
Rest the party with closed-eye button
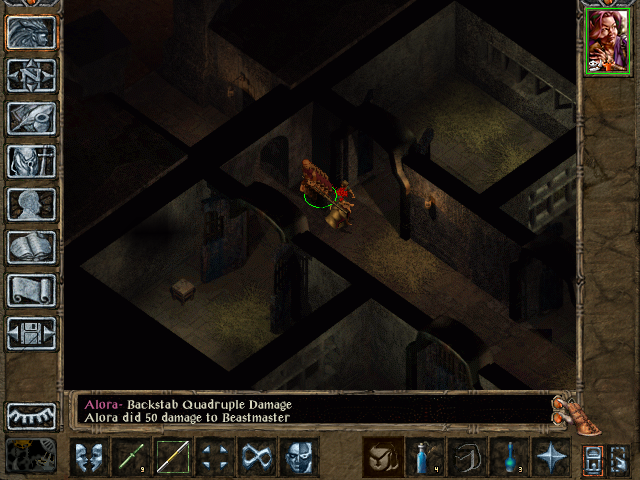(x=32, y=415)
